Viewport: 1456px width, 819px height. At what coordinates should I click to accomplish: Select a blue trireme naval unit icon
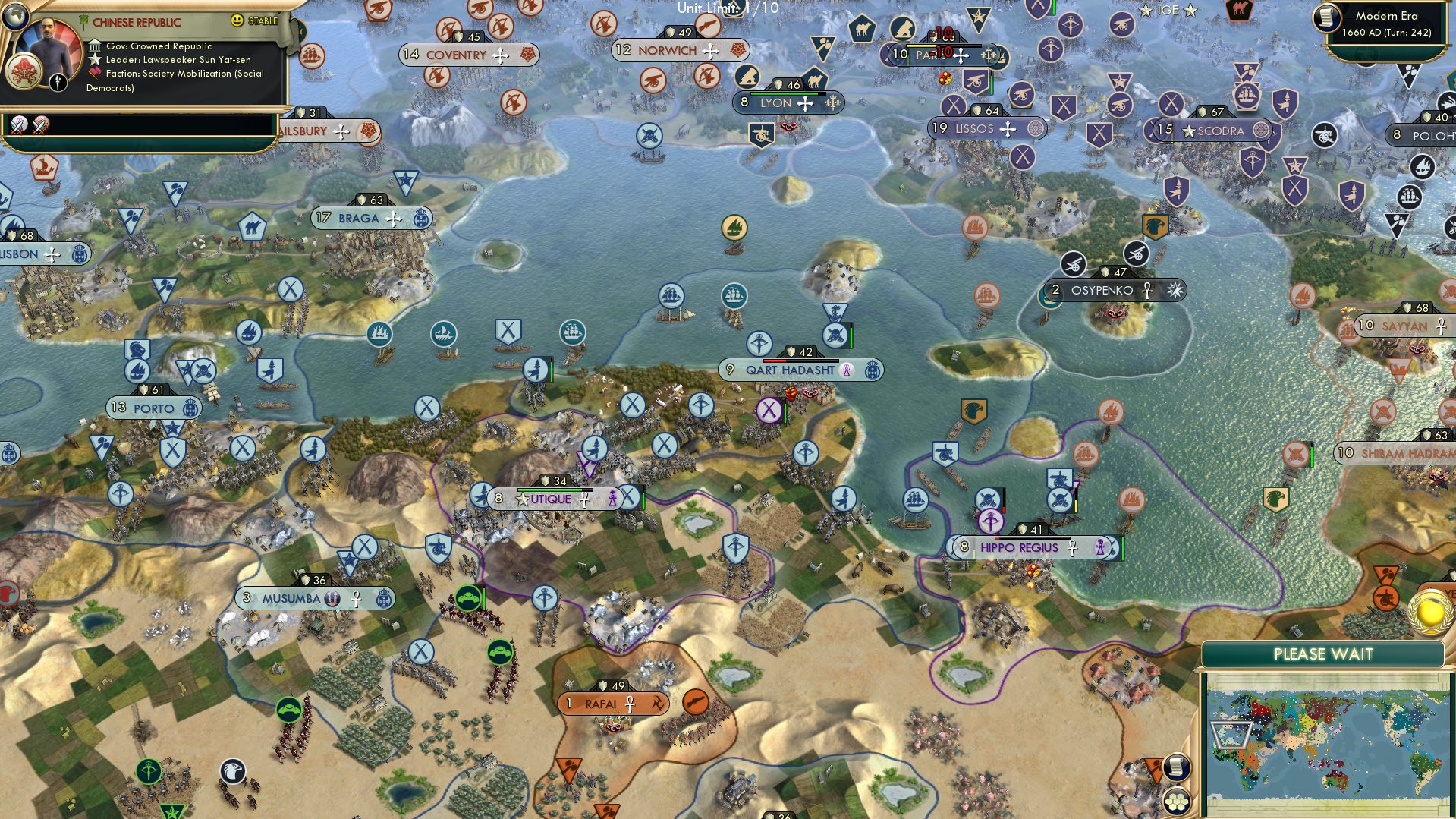pos(444,332)
